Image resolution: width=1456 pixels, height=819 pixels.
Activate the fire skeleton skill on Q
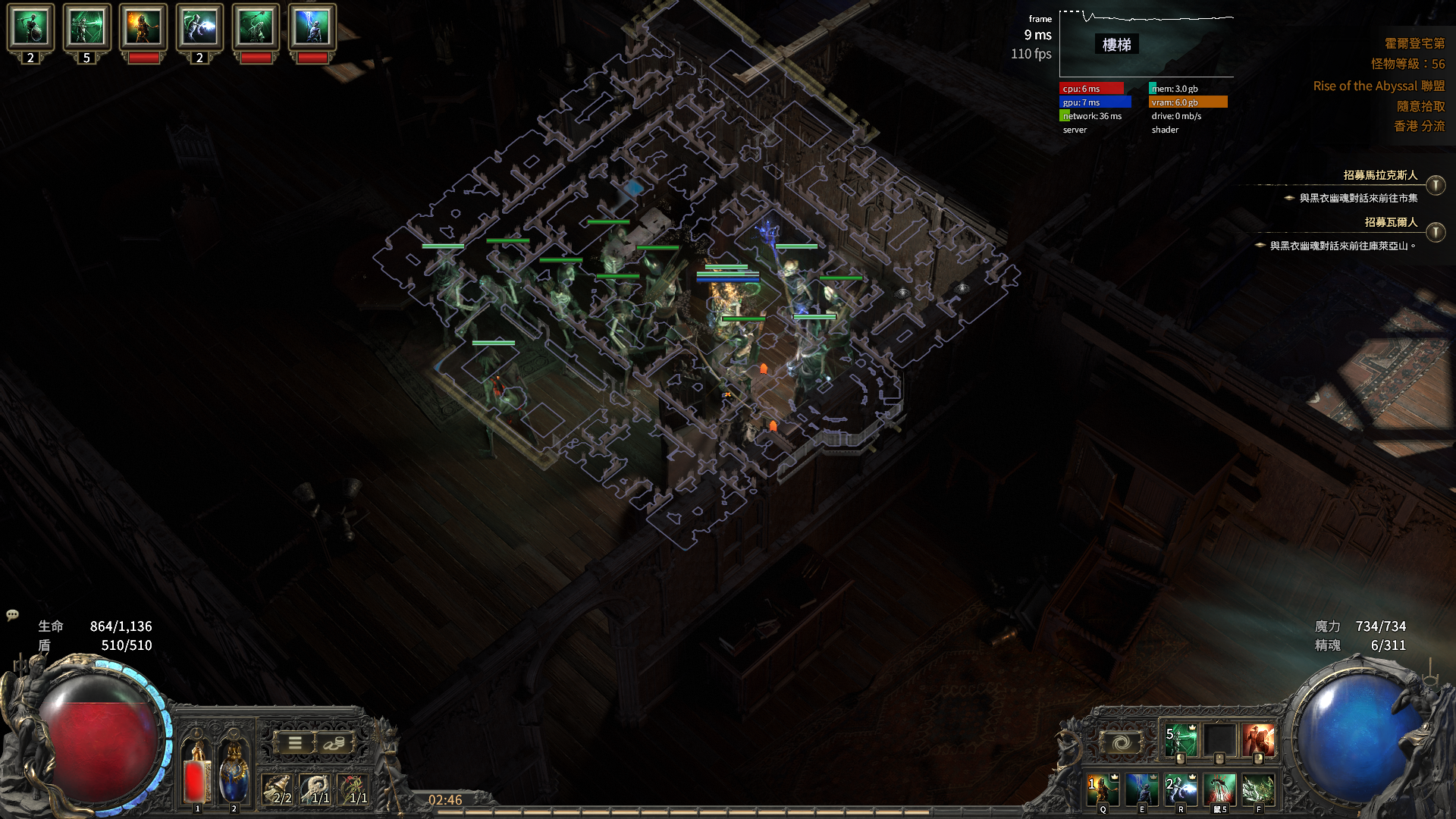(x=1103, y=789)
